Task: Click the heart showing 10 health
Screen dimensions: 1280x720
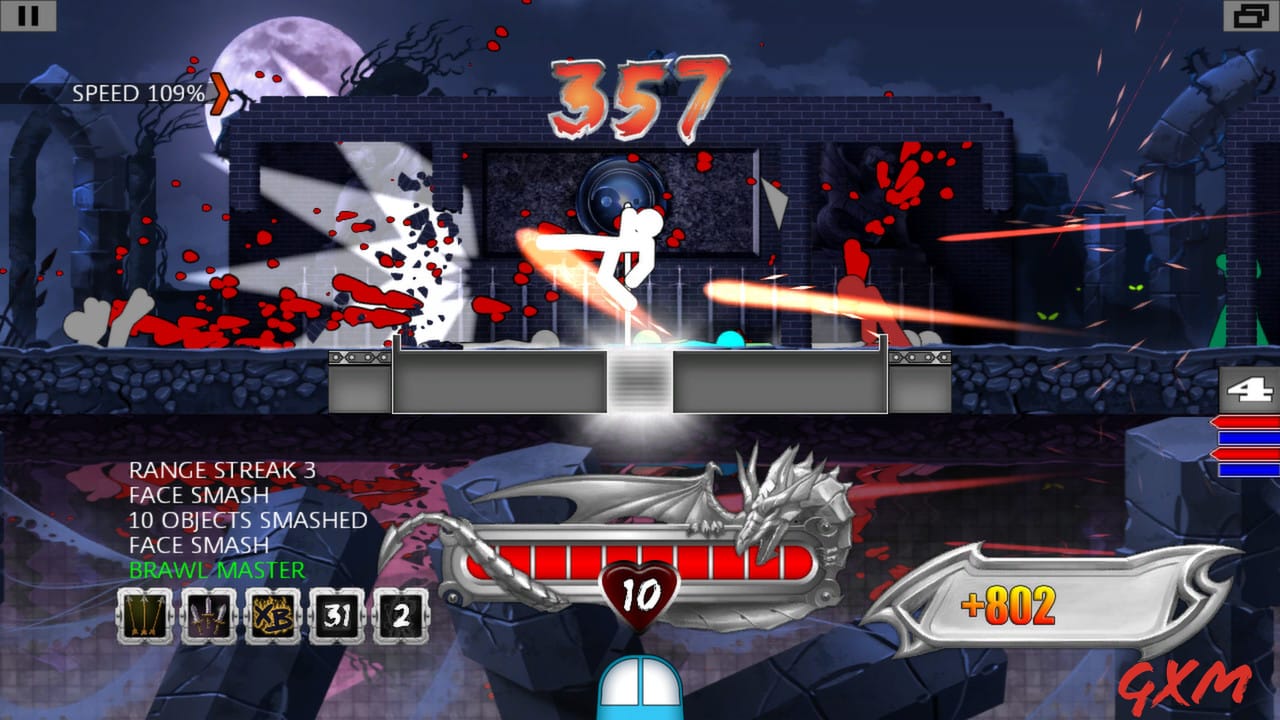Action: 638,592
